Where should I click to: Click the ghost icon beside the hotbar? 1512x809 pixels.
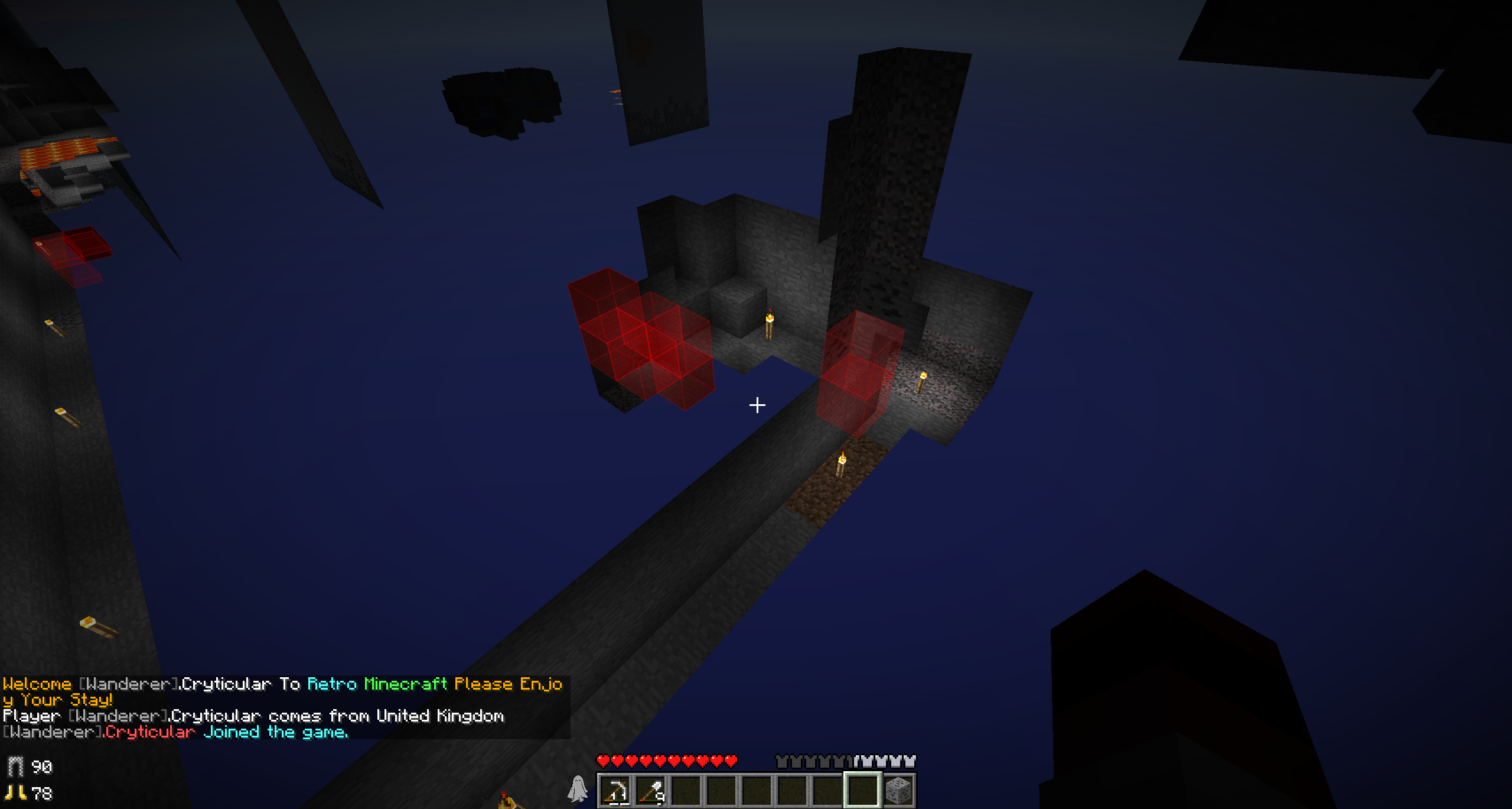click(578, 789)
